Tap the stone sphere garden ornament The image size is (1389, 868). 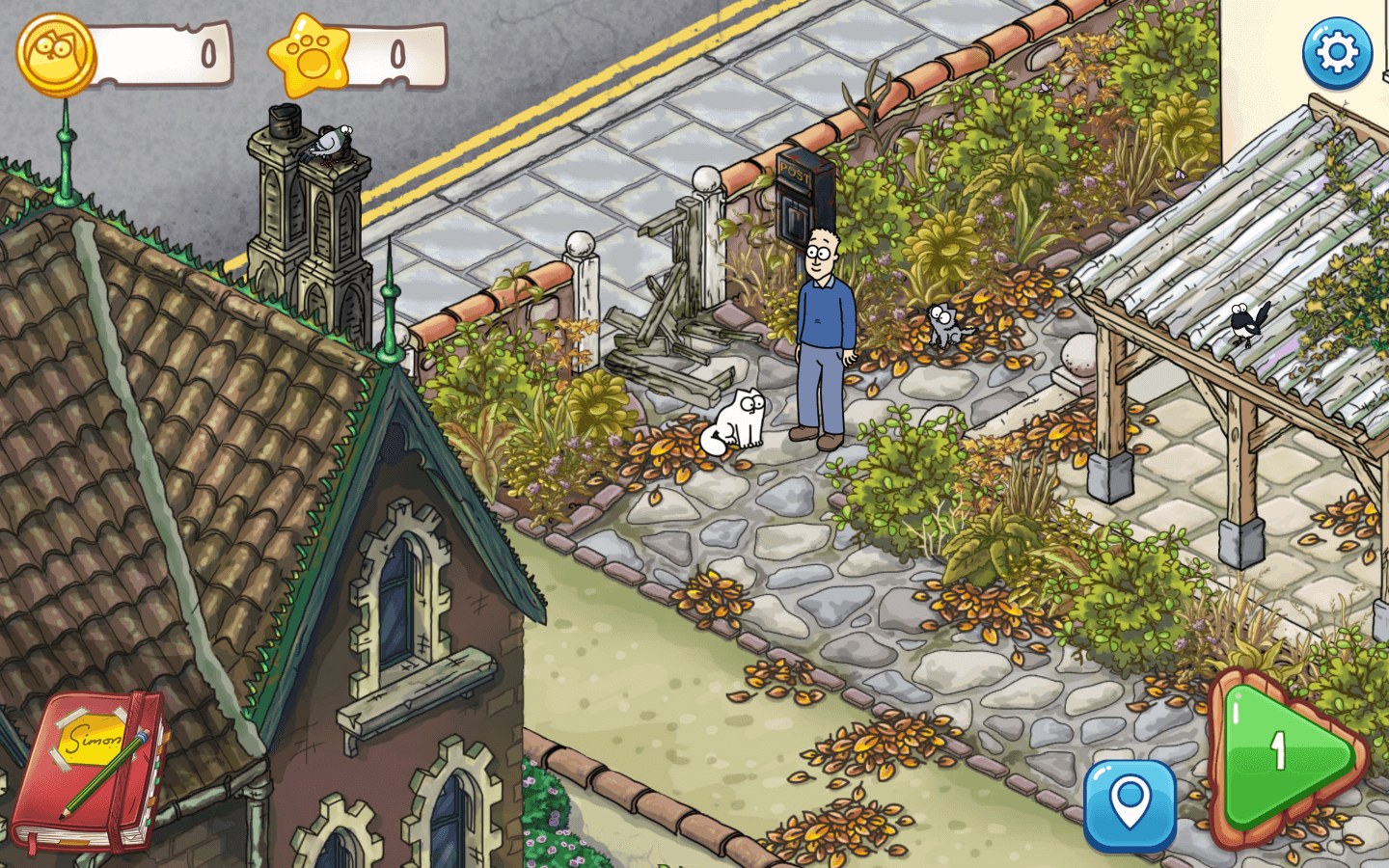click(1077, 355)
